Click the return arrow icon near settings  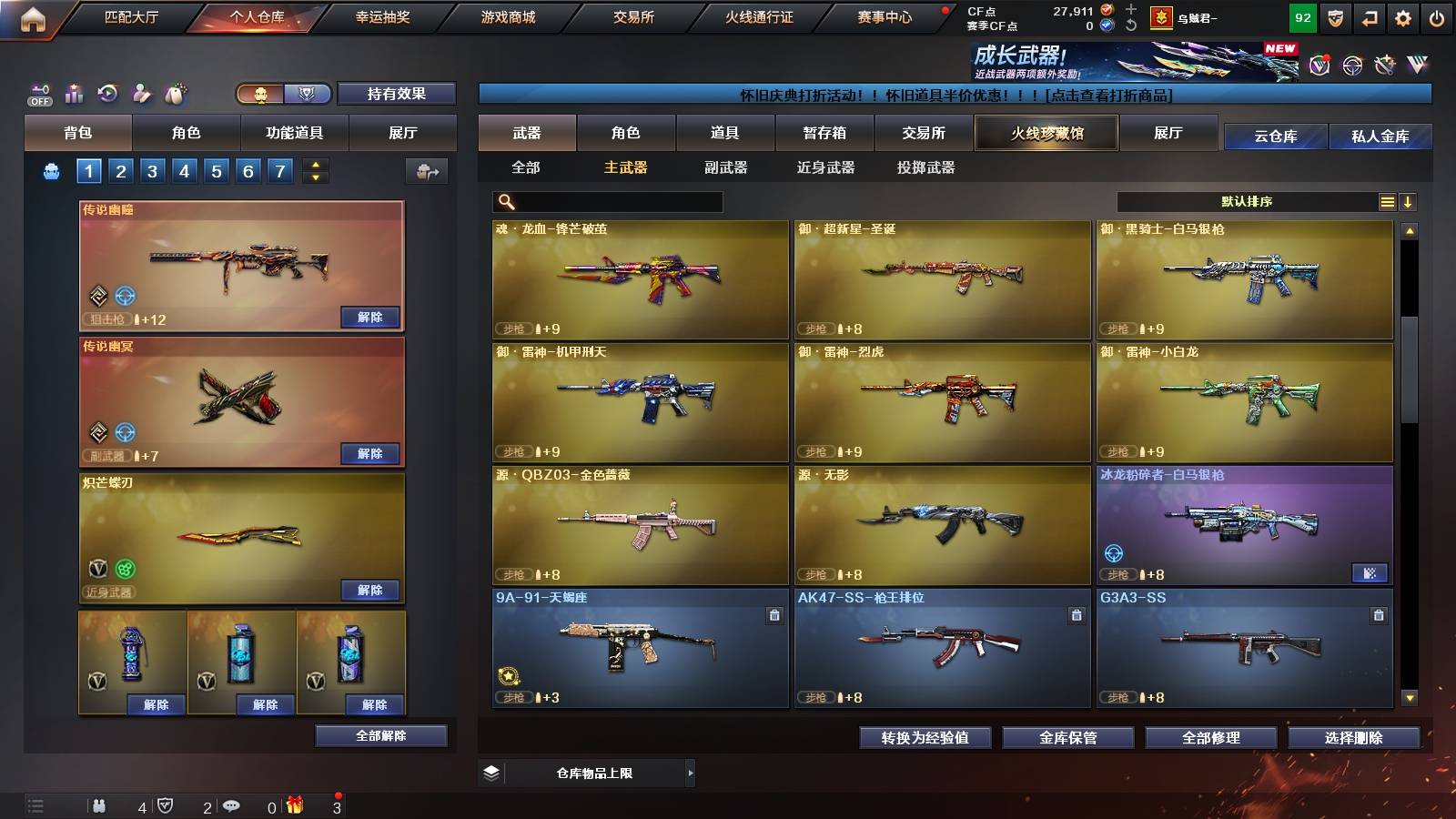pos(1370,16)
